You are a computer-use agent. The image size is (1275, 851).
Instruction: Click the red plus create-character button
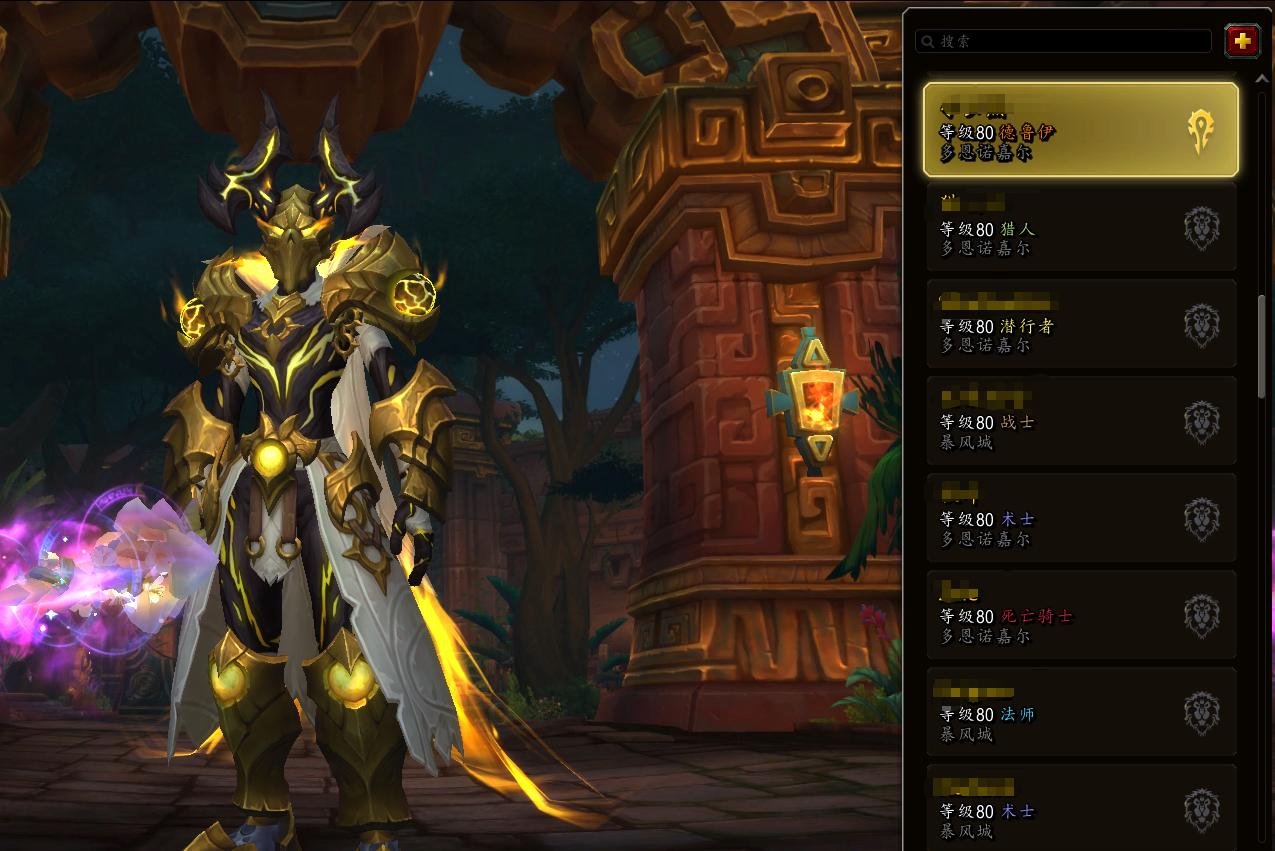[x=1242, y=41]
